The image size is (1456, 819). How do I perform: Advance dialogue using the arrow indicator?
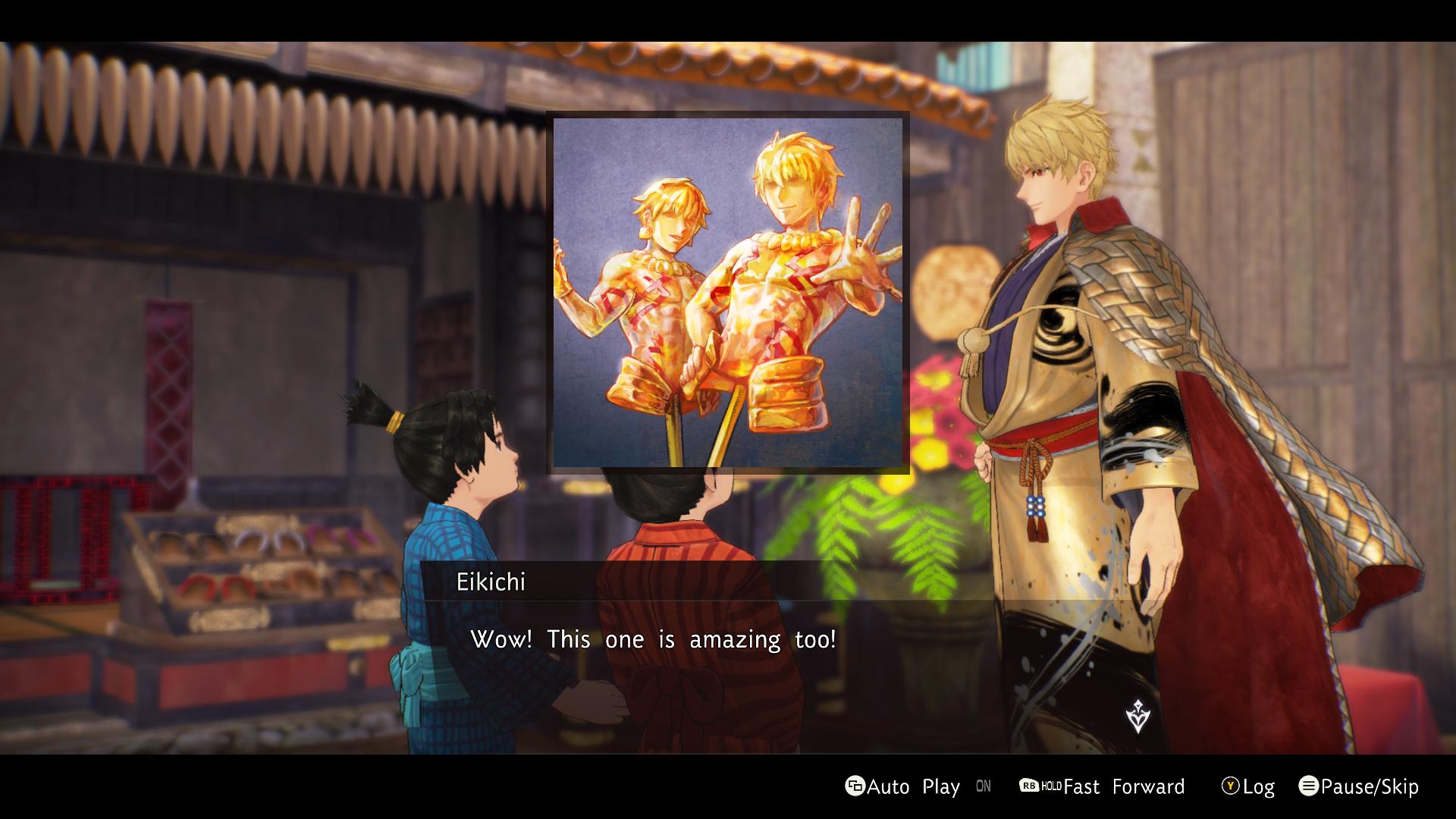pos(1137,717)
